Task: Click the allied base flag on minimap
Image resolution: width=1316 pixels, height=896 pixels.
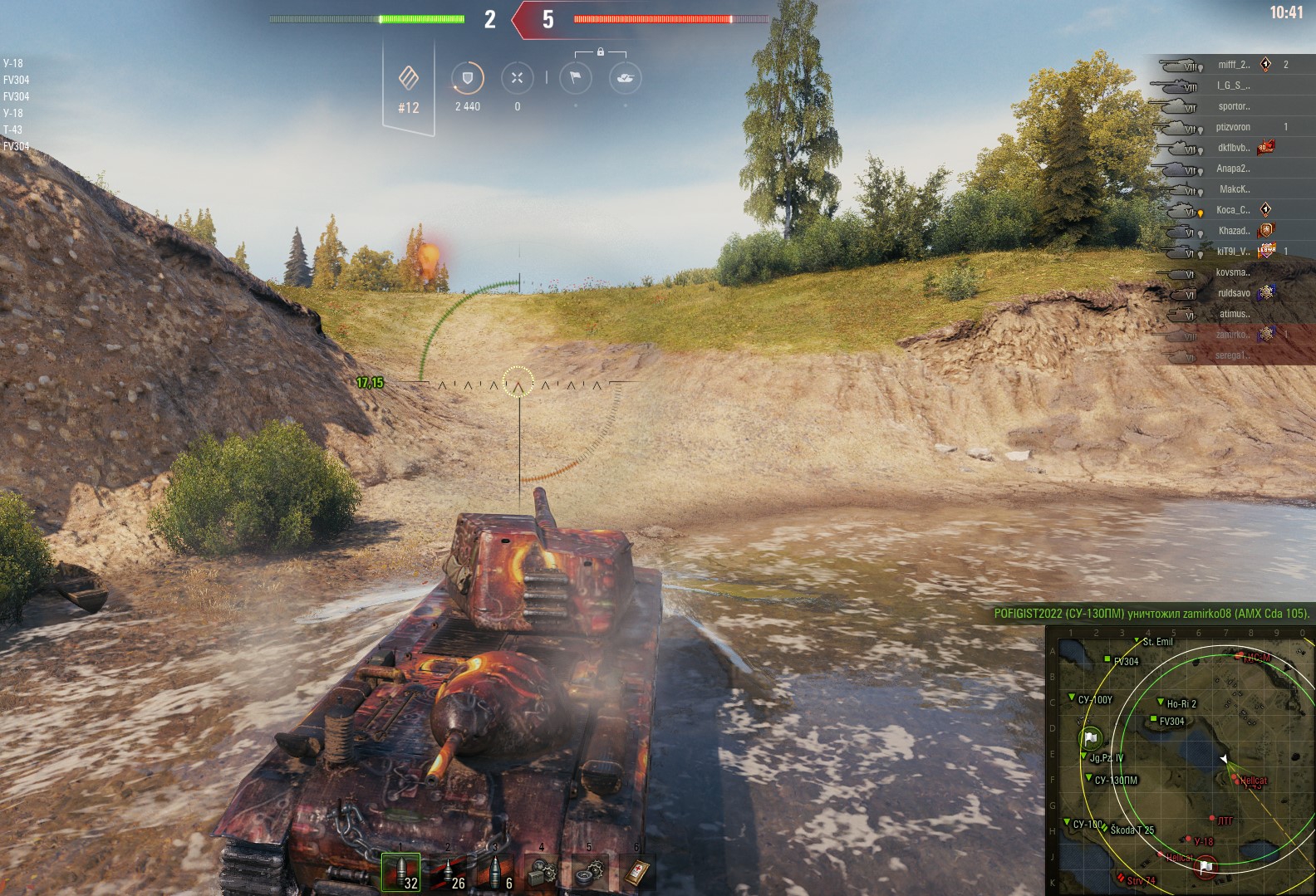Action: click(1091, 737)
